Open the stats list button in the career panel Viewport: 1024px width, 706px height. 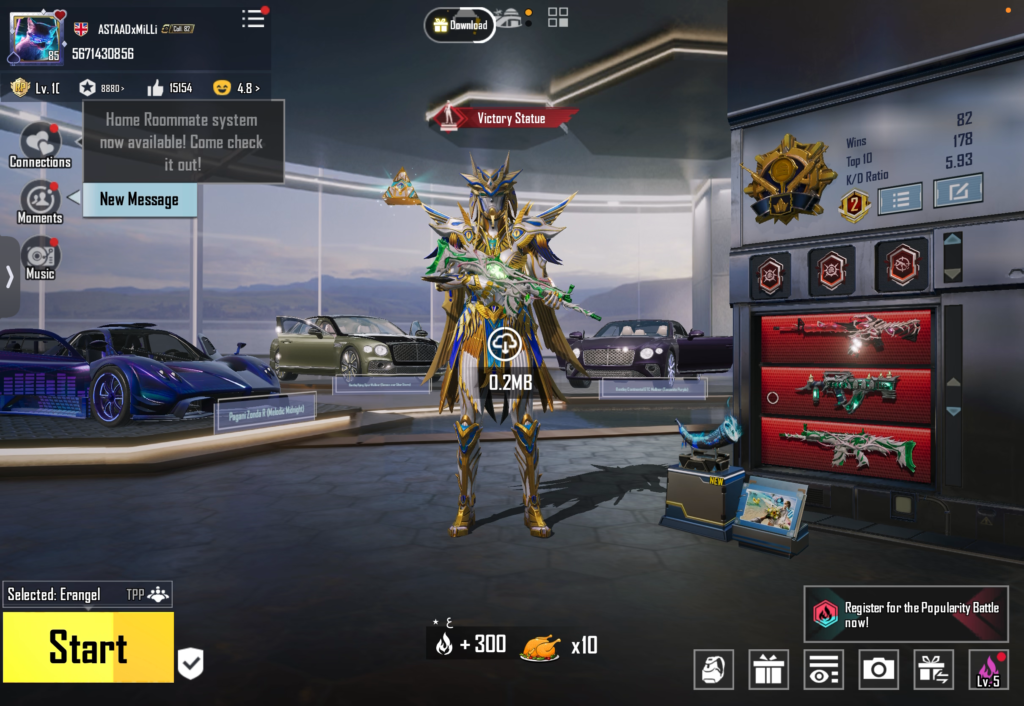(900, 198)
